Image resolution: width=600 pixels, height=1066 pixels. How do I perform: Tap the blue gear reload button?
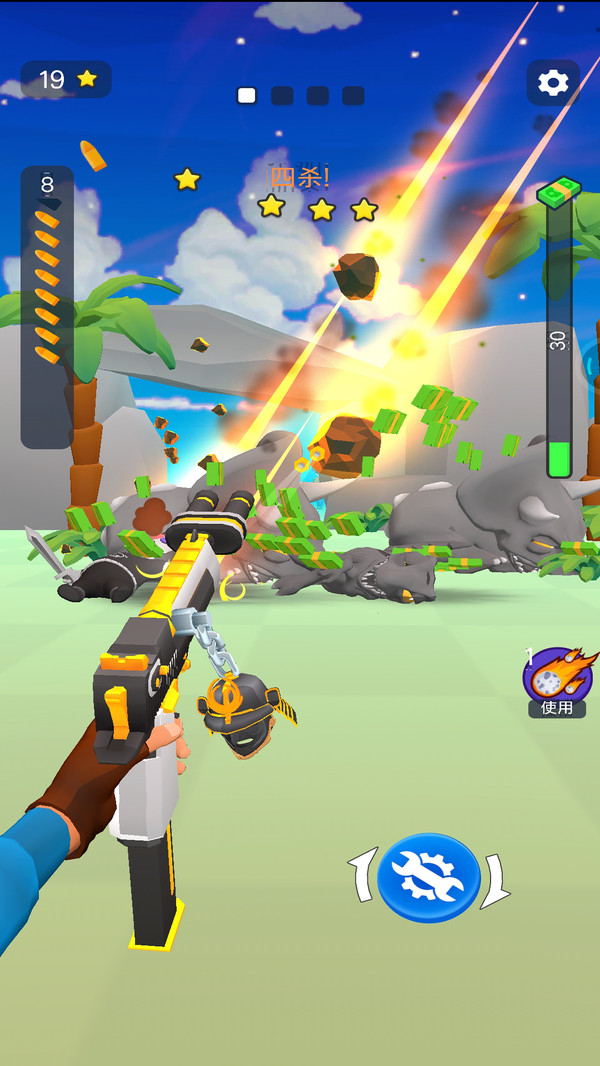pos(428,877)
